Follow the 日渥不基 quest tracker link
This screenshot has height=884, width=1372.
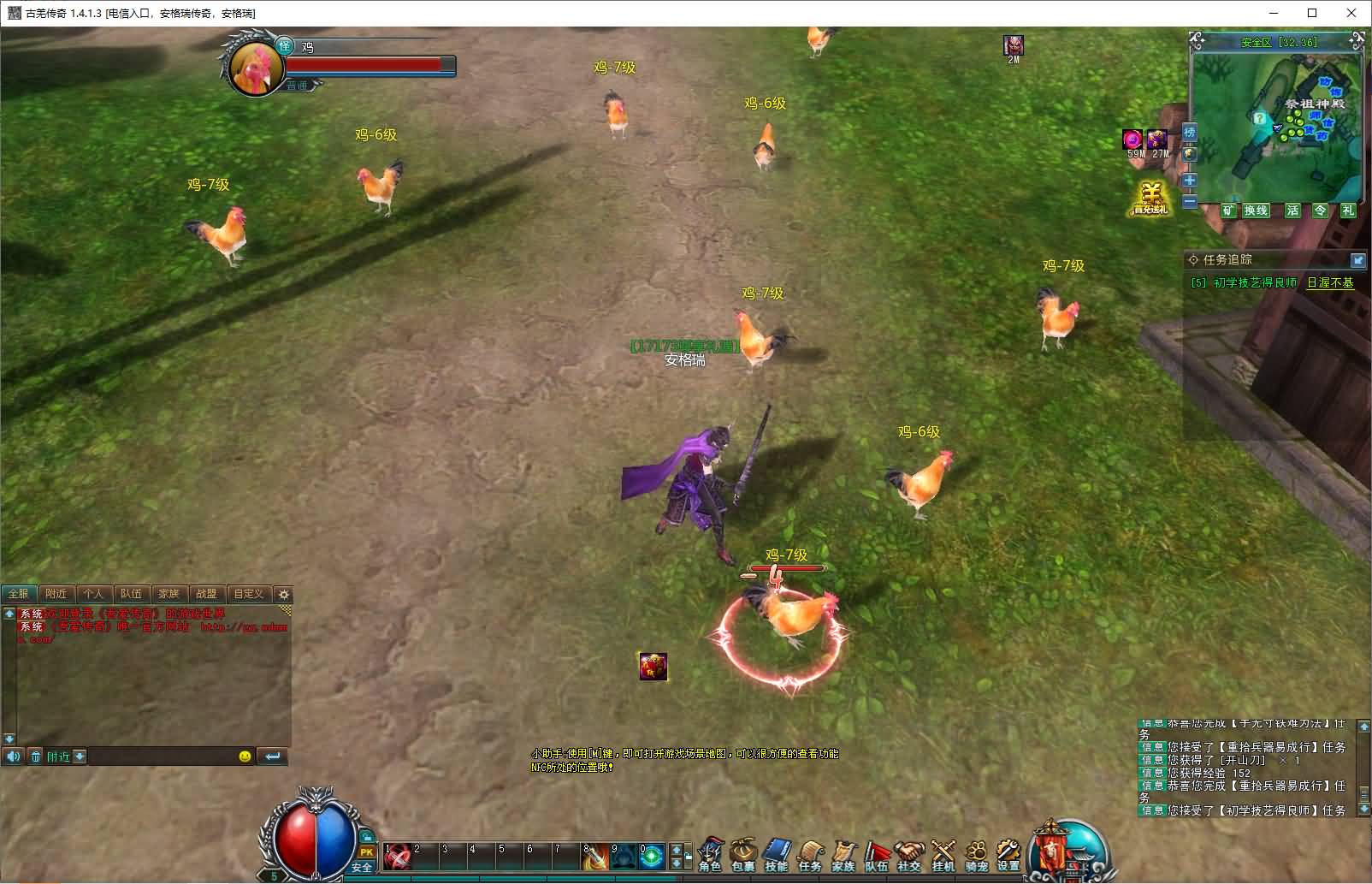pos(1330,282)
